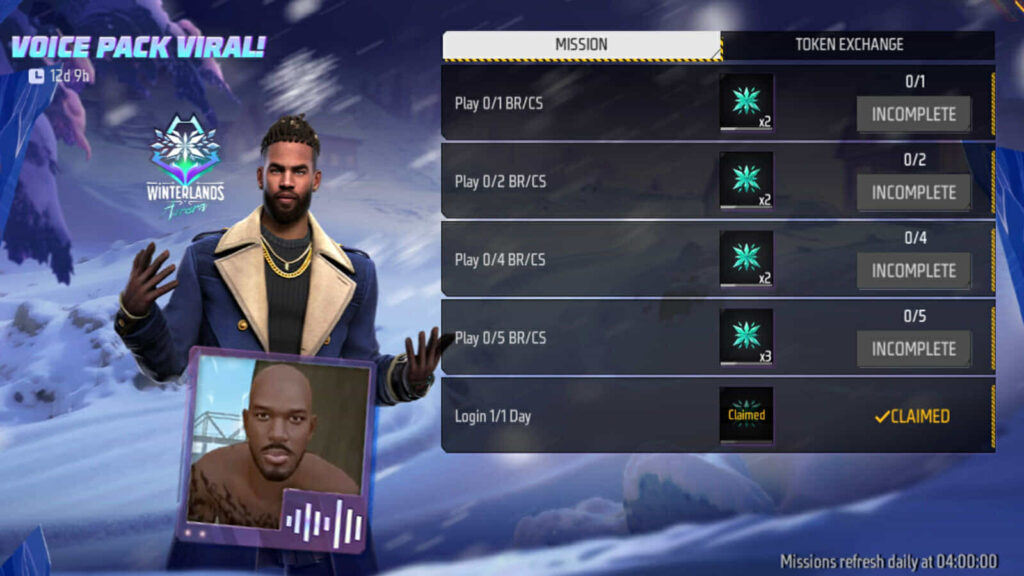Select the Mission tab
This screenshot has height=576, width=1024.
coord(581,45)
